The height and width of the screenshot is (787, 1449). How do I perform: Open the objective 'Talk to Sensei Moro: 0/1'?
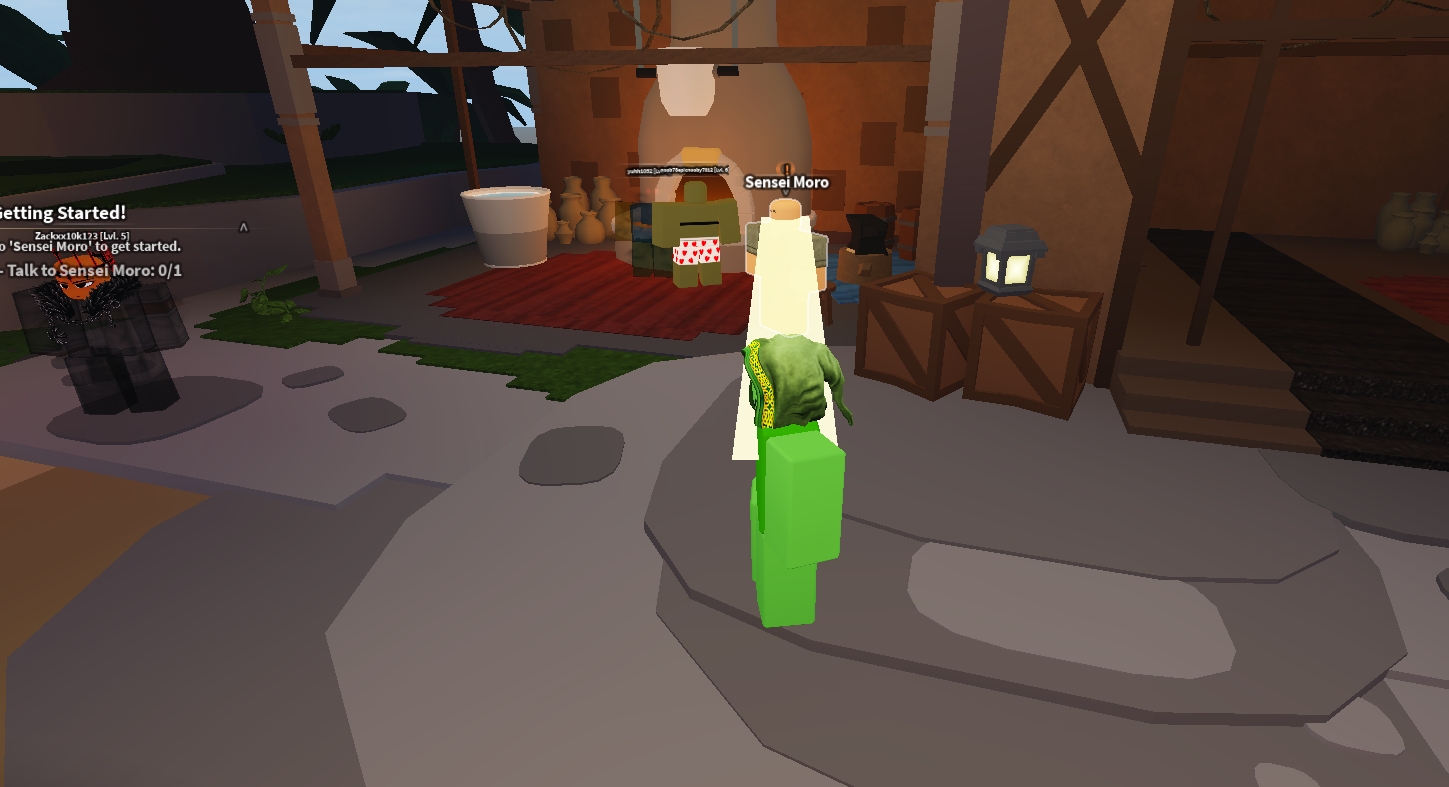click(x=90, y=270)
